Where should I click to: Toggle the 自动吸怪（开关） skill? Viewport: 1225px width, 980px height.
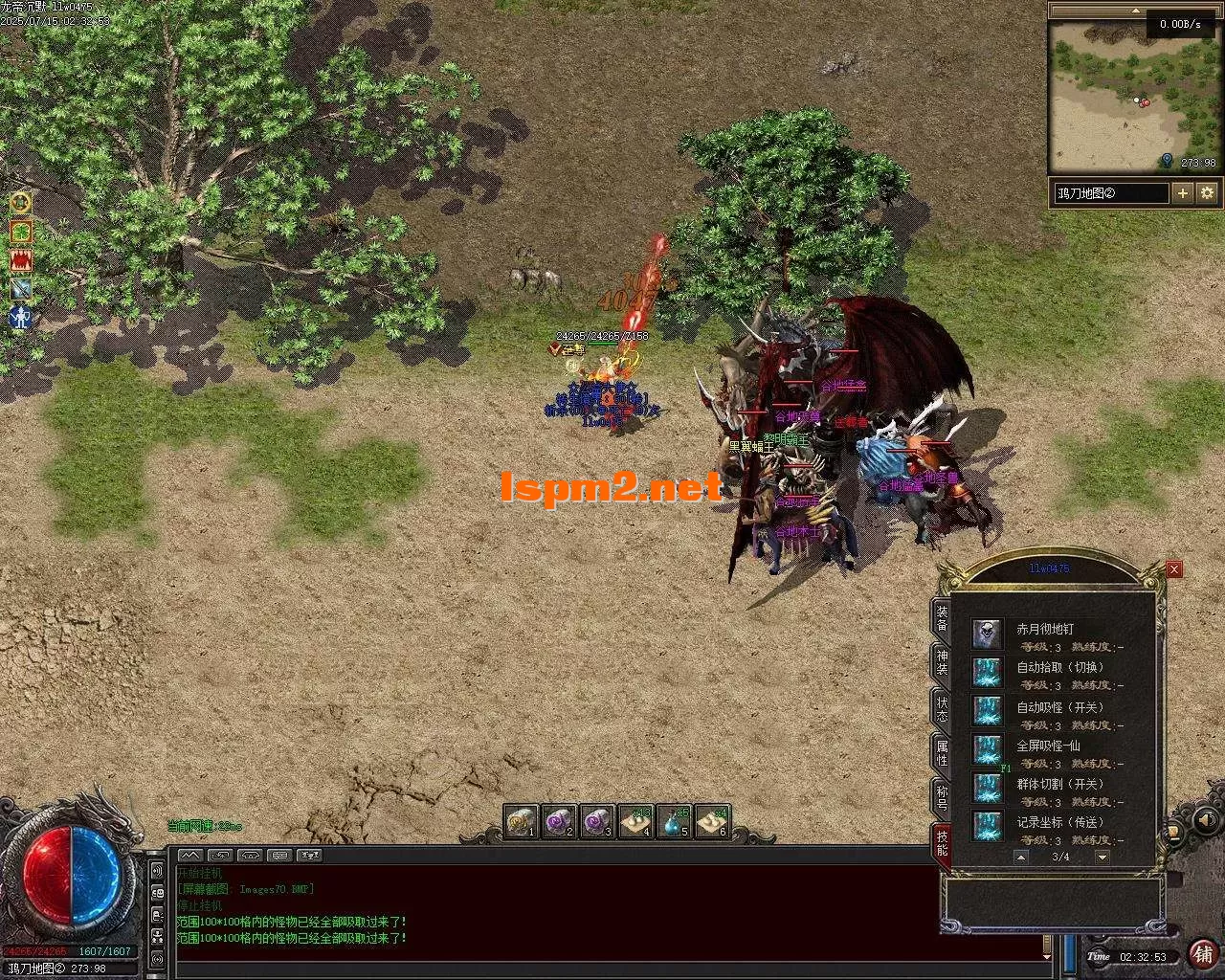coord(987,710)
